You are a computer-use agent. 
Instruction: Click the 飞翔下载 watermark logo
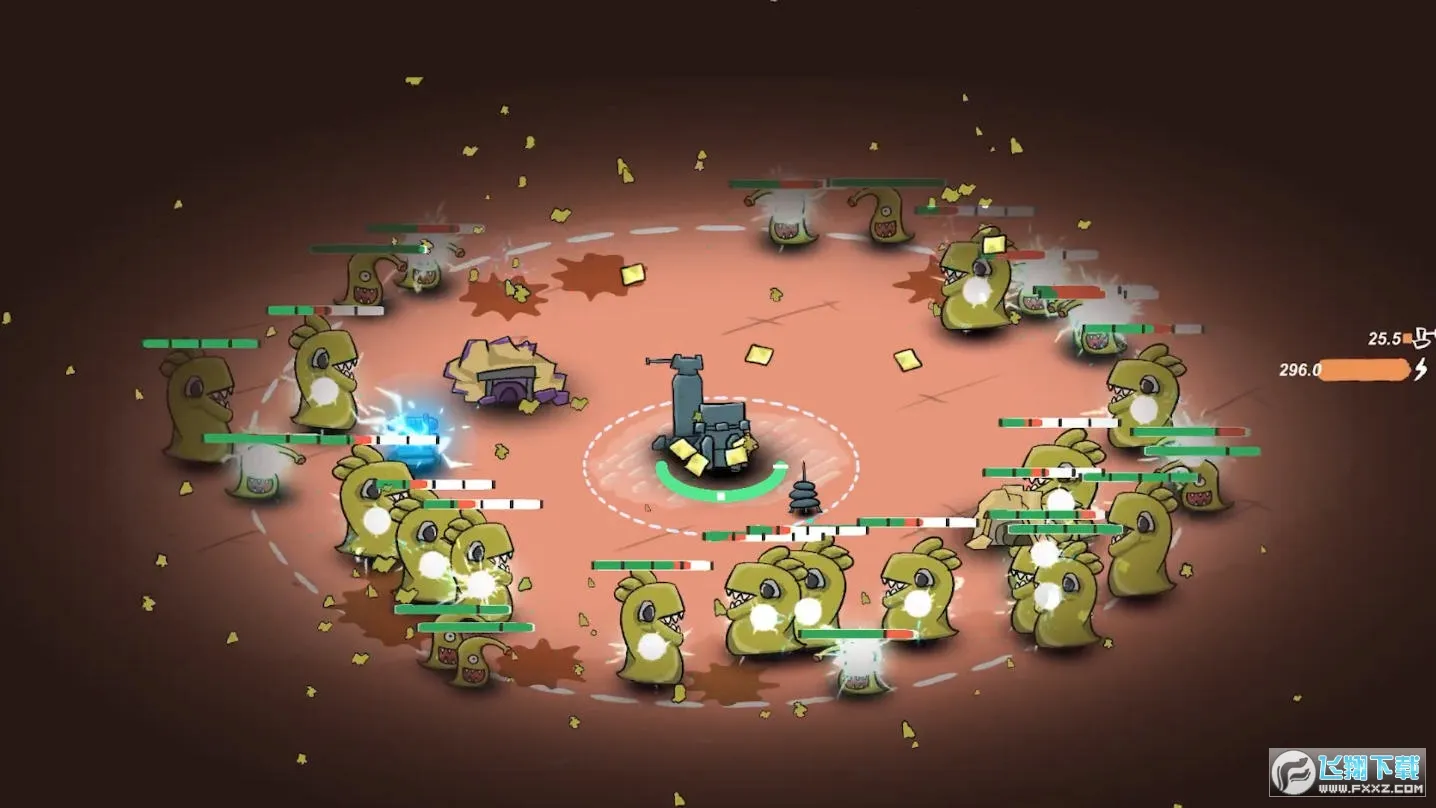[x=1347, y=772]
